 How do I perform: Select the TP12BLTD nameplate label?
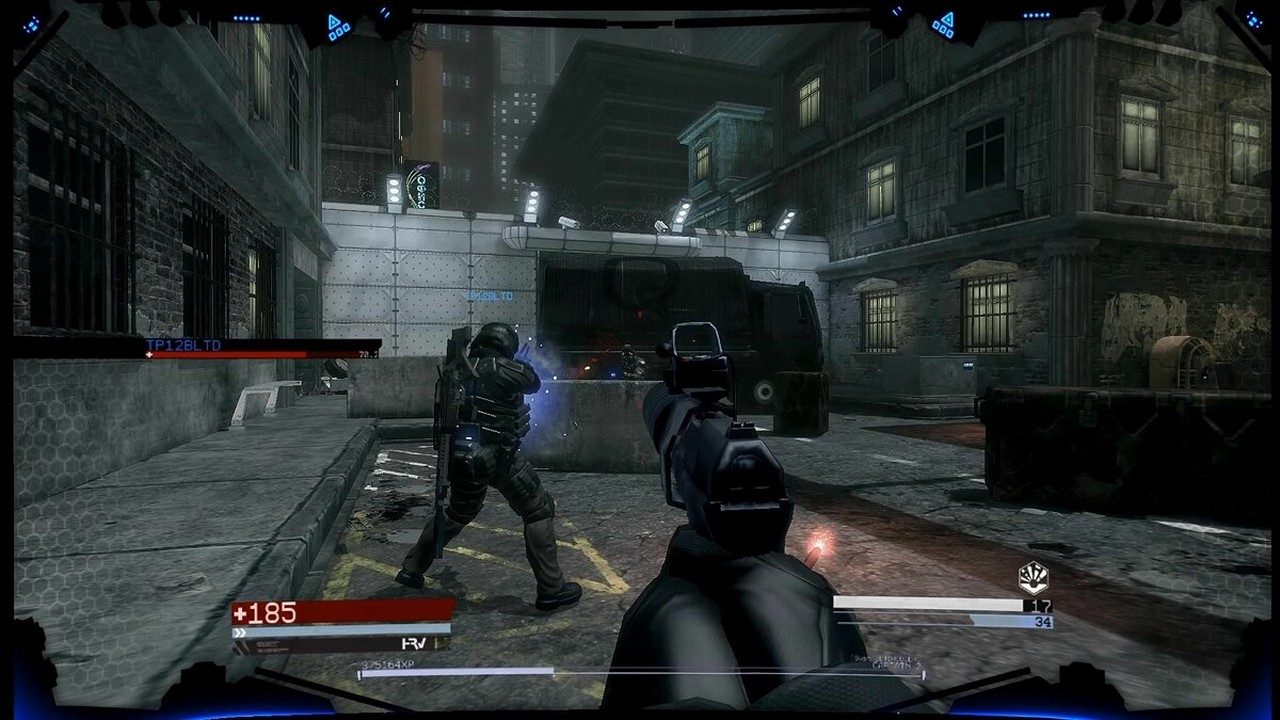184,345
